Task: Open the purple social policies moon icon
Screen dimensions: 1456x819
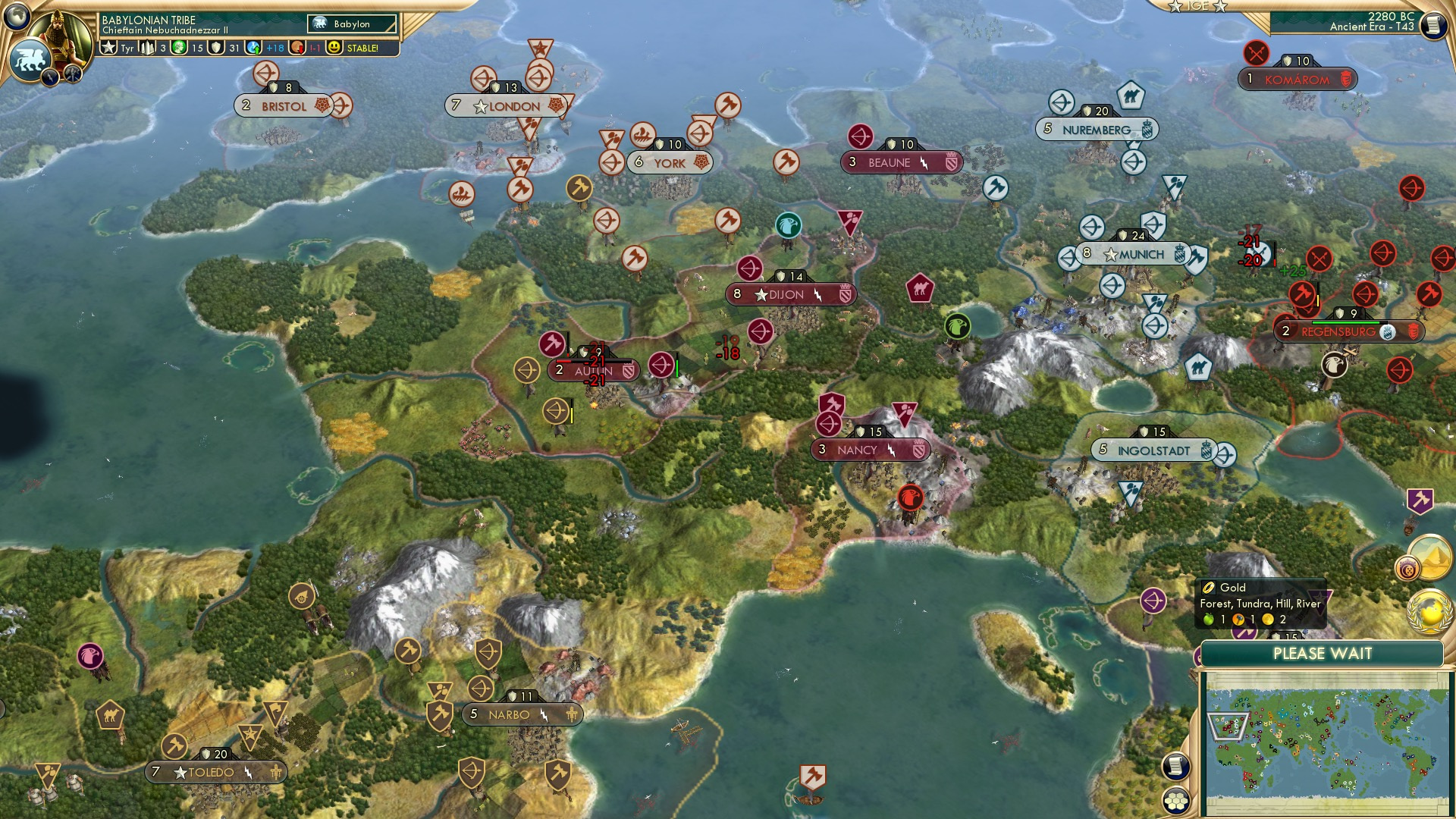Action: tap(1407, 569)
